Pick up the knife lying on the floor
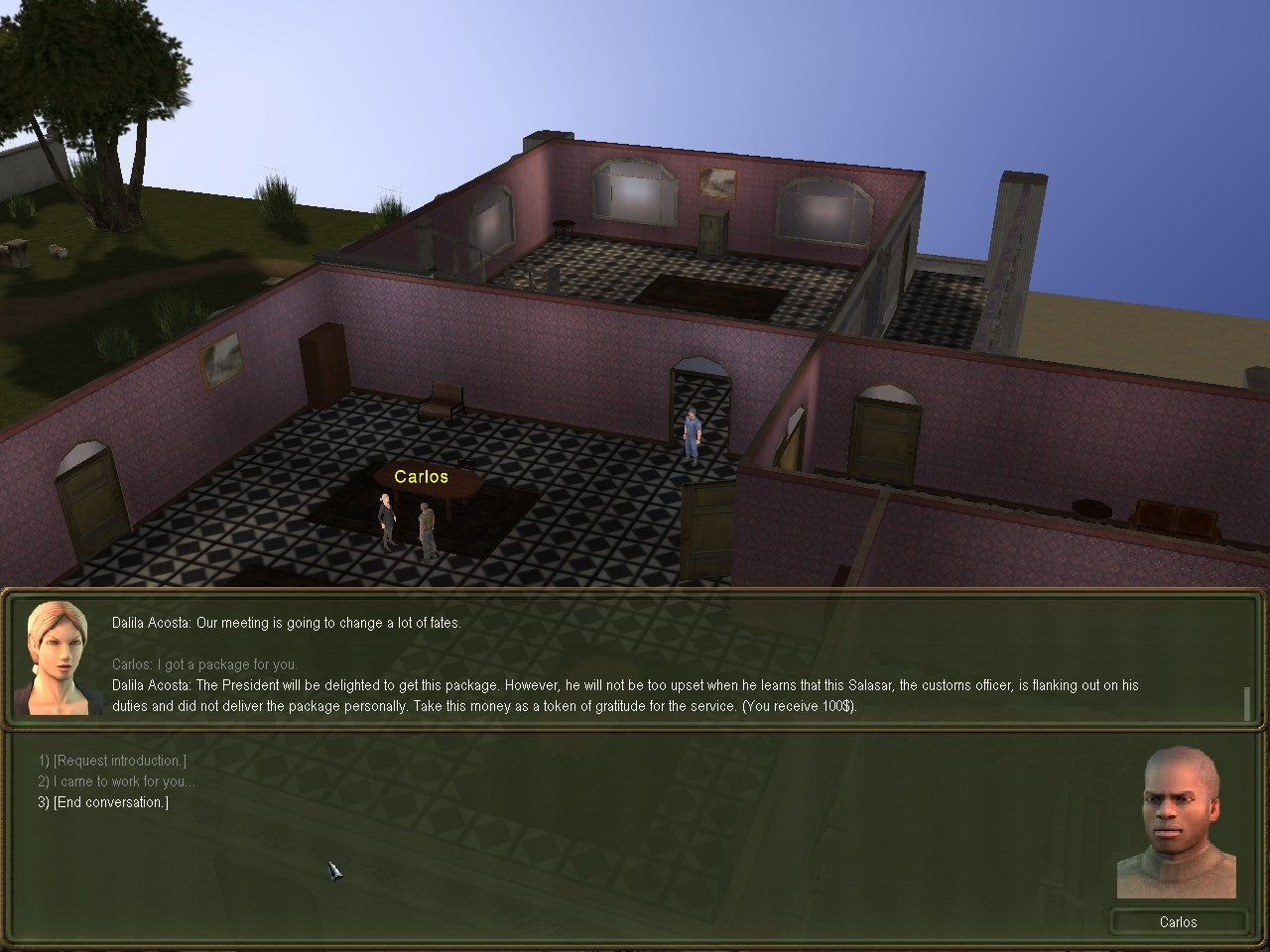This screenshot has width=1270, height=952. tap(335, 871)
